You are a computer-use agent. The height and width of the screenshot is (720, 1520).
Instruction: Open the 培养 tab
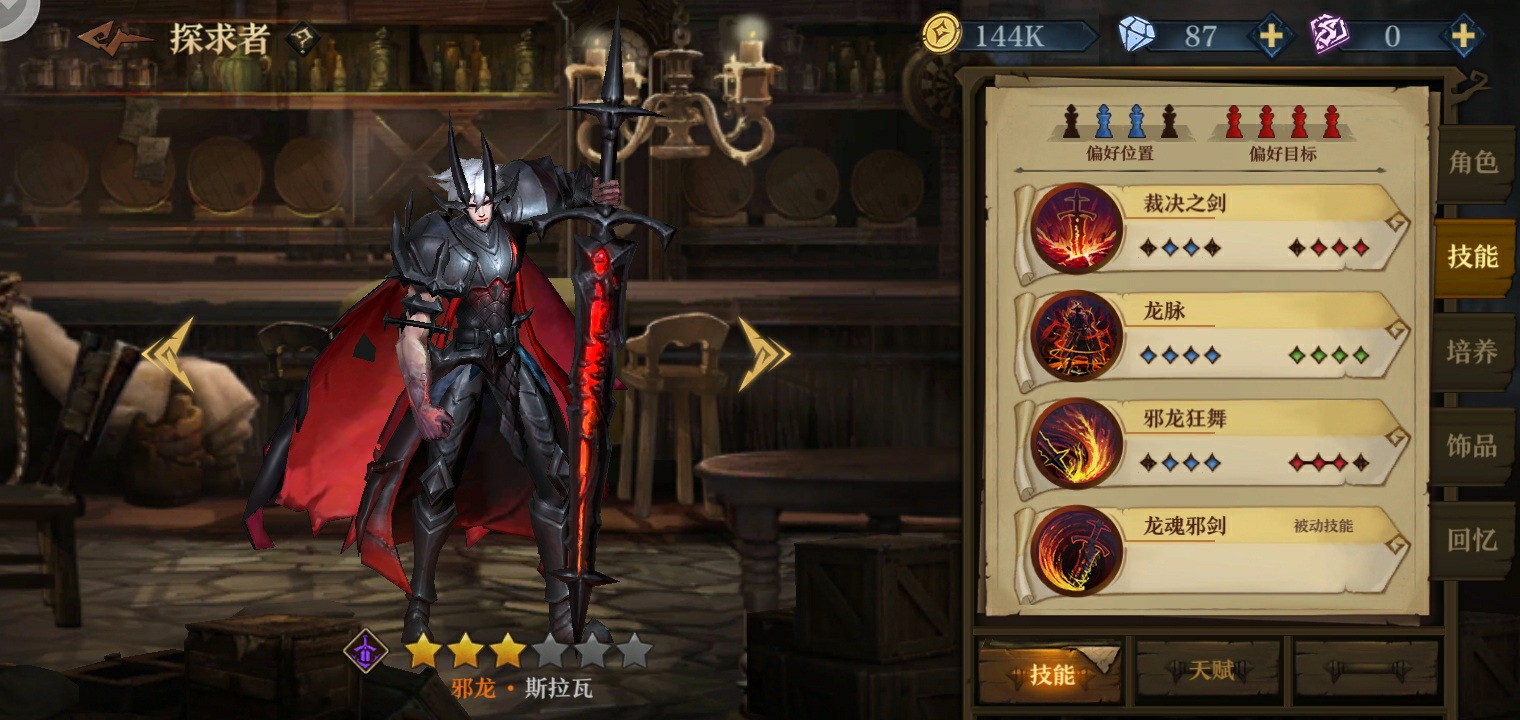point(1473,352)
